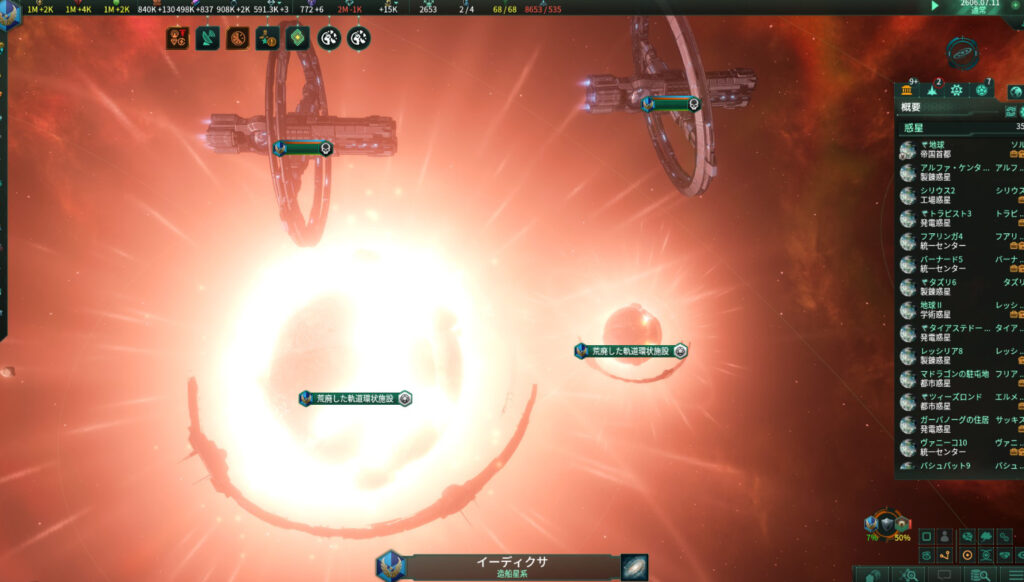Viewport: 1024px width, 582px height.
Task: Open the galaxy map button beside イーディクサ
Action: (634, 567)
